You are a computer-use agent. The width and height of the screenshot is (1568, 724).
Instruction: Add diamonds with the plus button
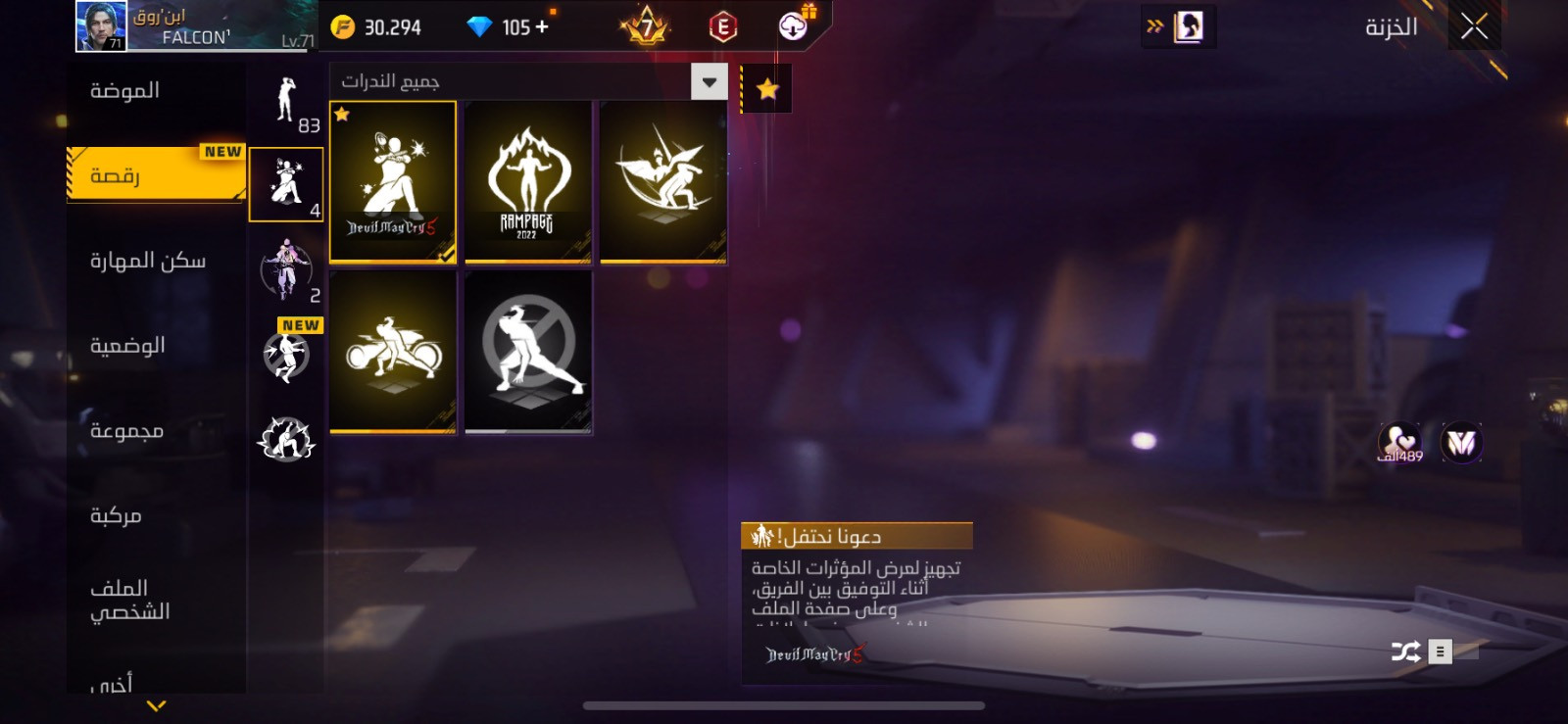[542, 26]
